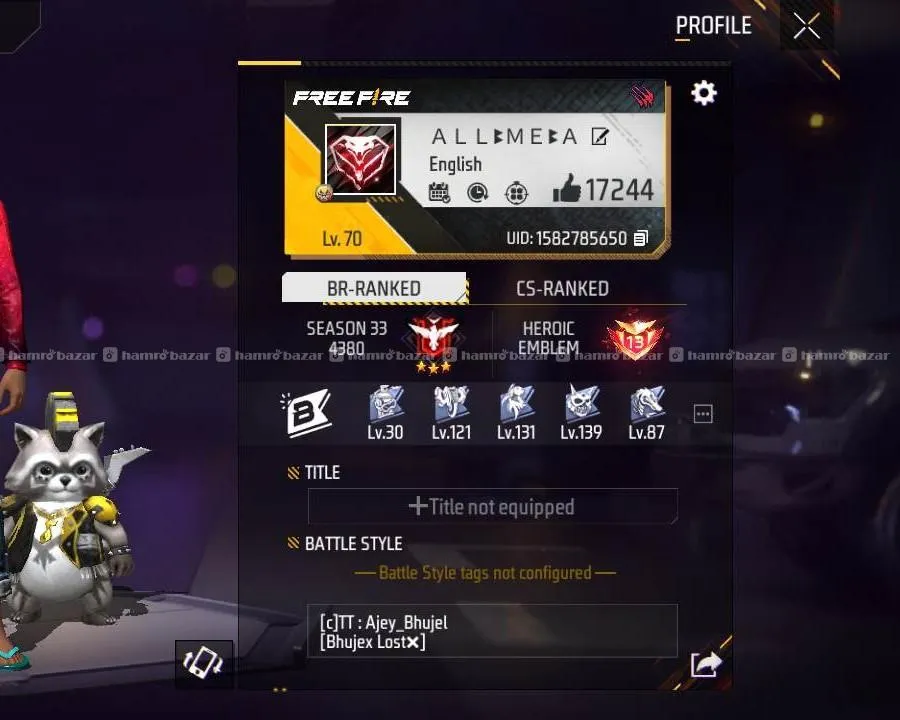Viewport: 900px width, 720px height.
Task: Open the Booyah Pass B icon
Action: [305, 412]
